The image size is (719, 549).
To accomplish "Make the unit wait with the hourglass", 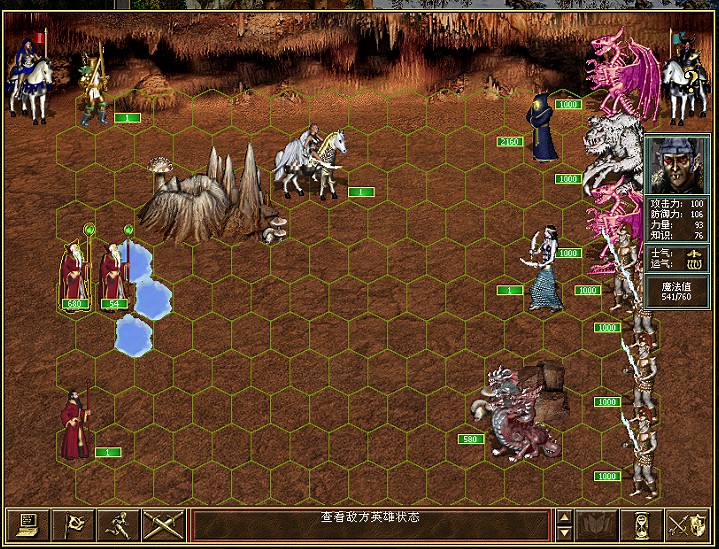I will pyautogui.click(x=641, y=524).
